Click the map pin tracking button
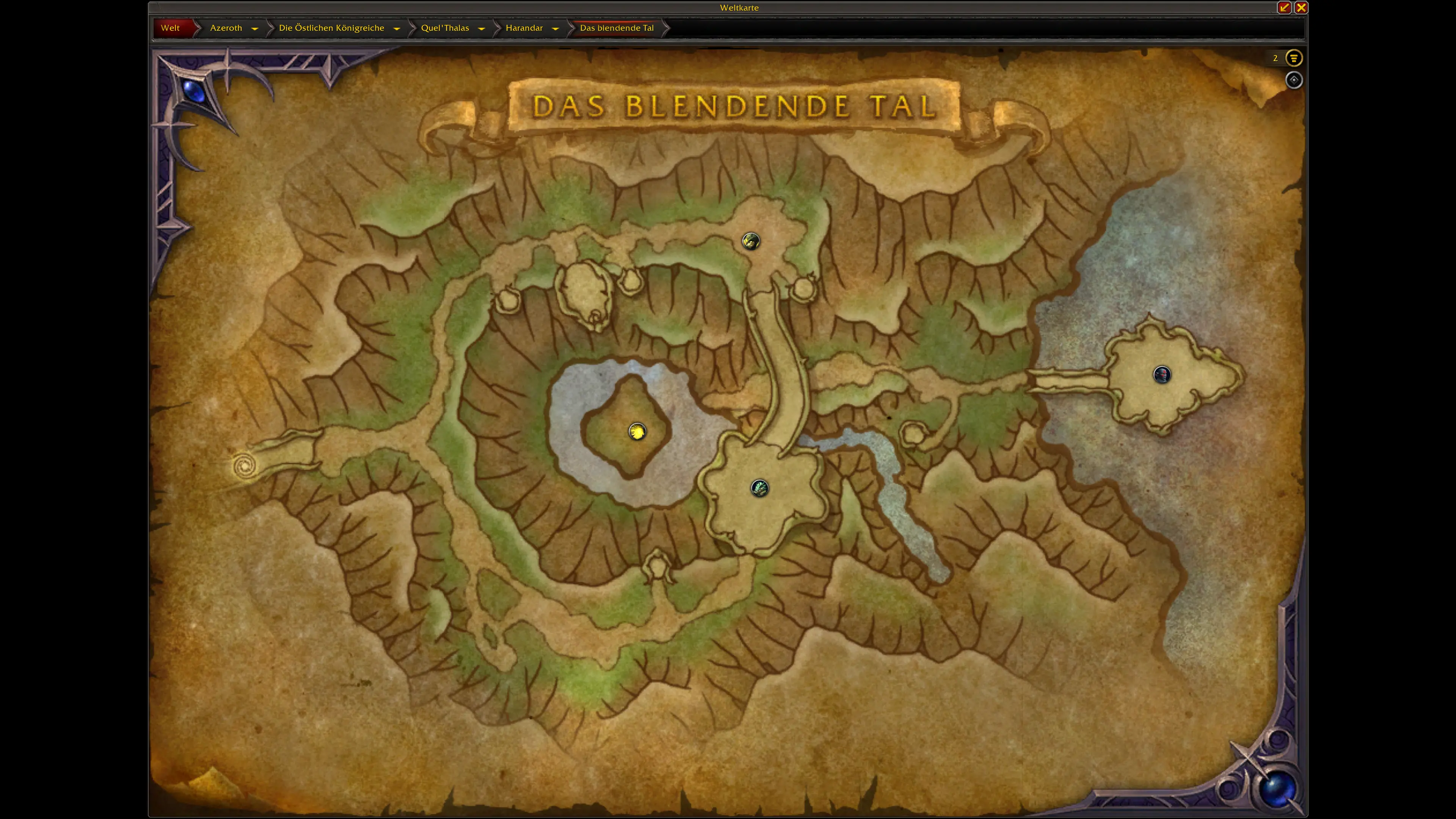The height and width of the screenshot is (819, 1456). tap(1294, 80)
